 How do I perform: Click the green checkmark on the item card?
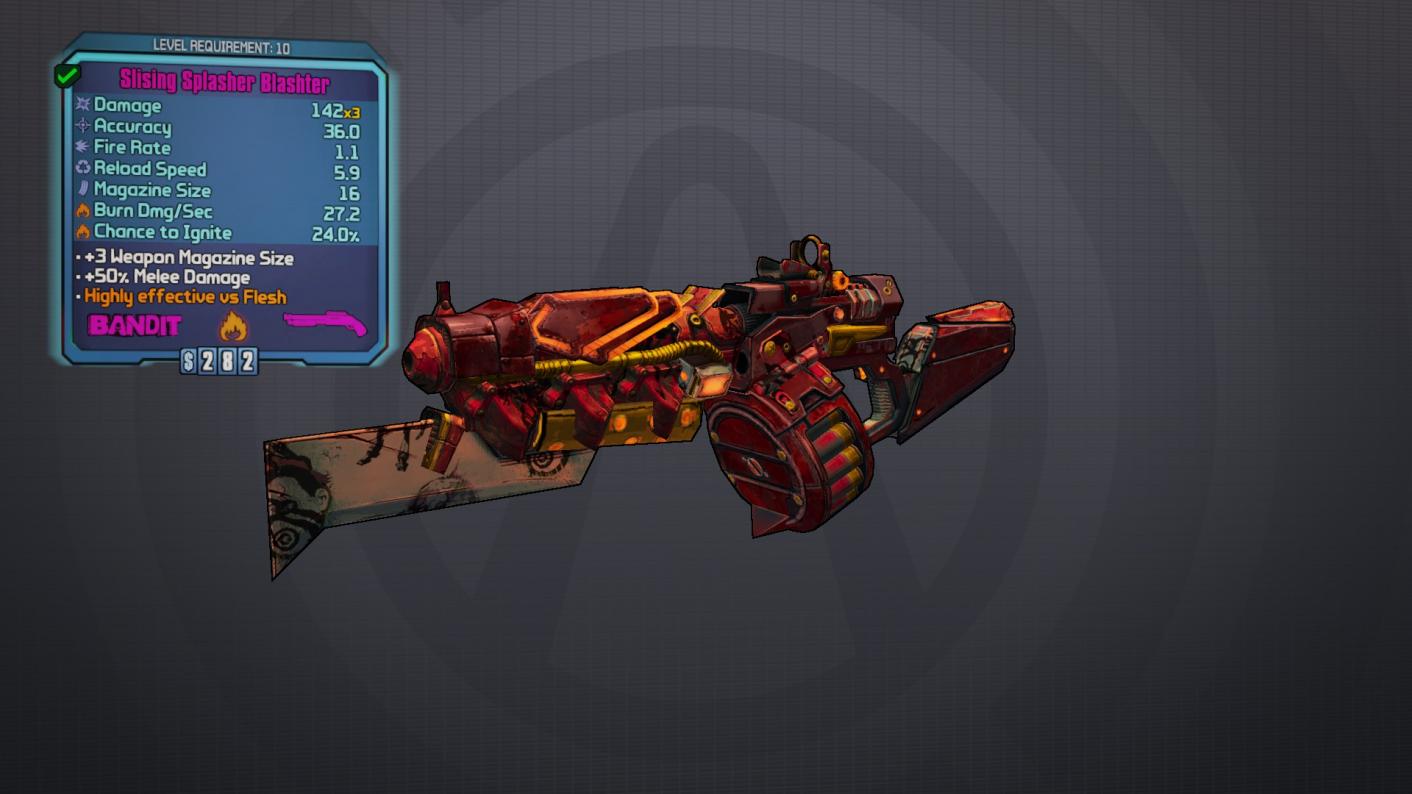click(67, 75)
